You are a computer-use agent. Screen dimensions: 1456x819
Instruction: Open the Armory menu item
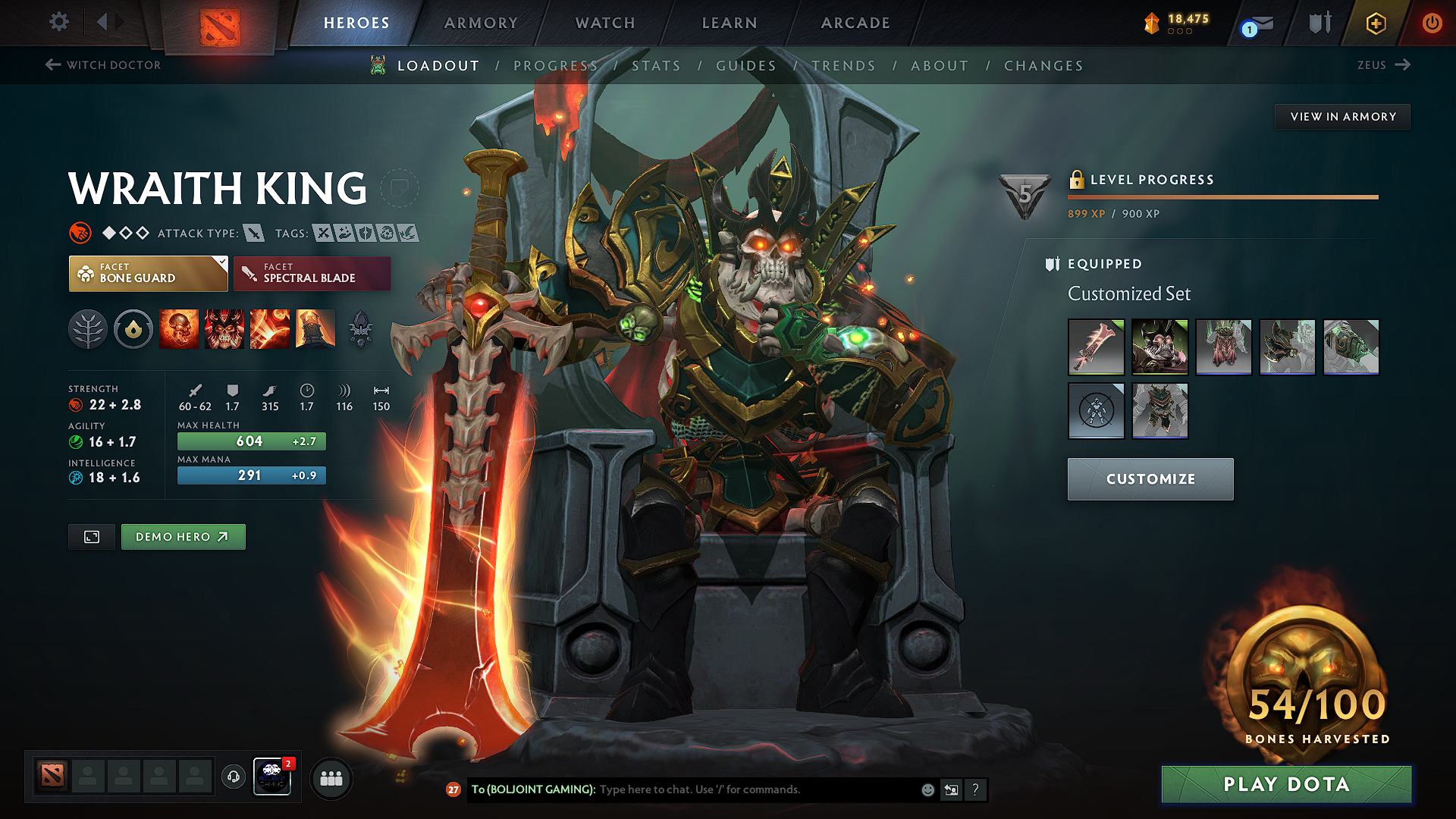coord(481,23)
